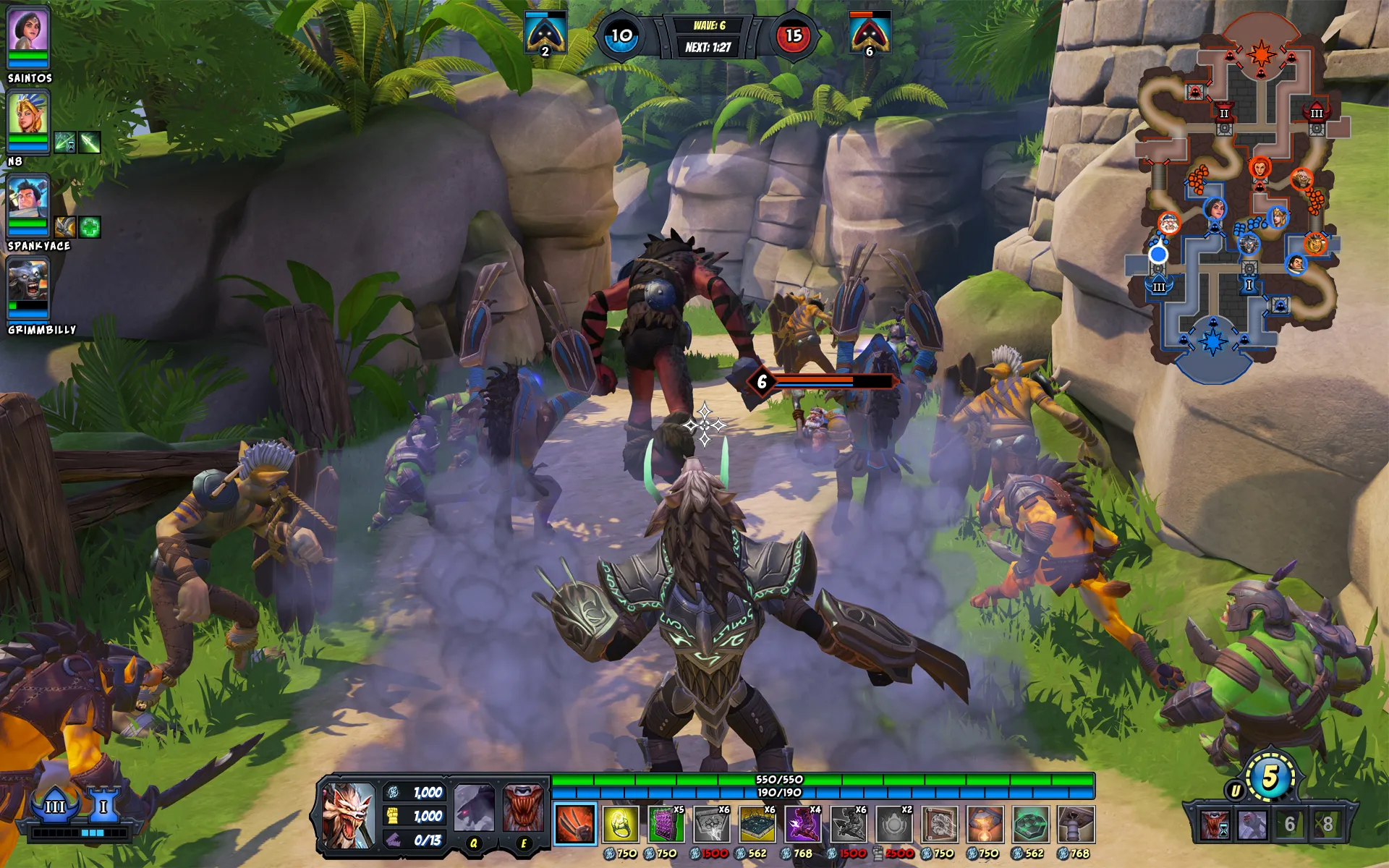
Task: Click the guardian slot with hourglass cooldown
Action: (1215, 827)
